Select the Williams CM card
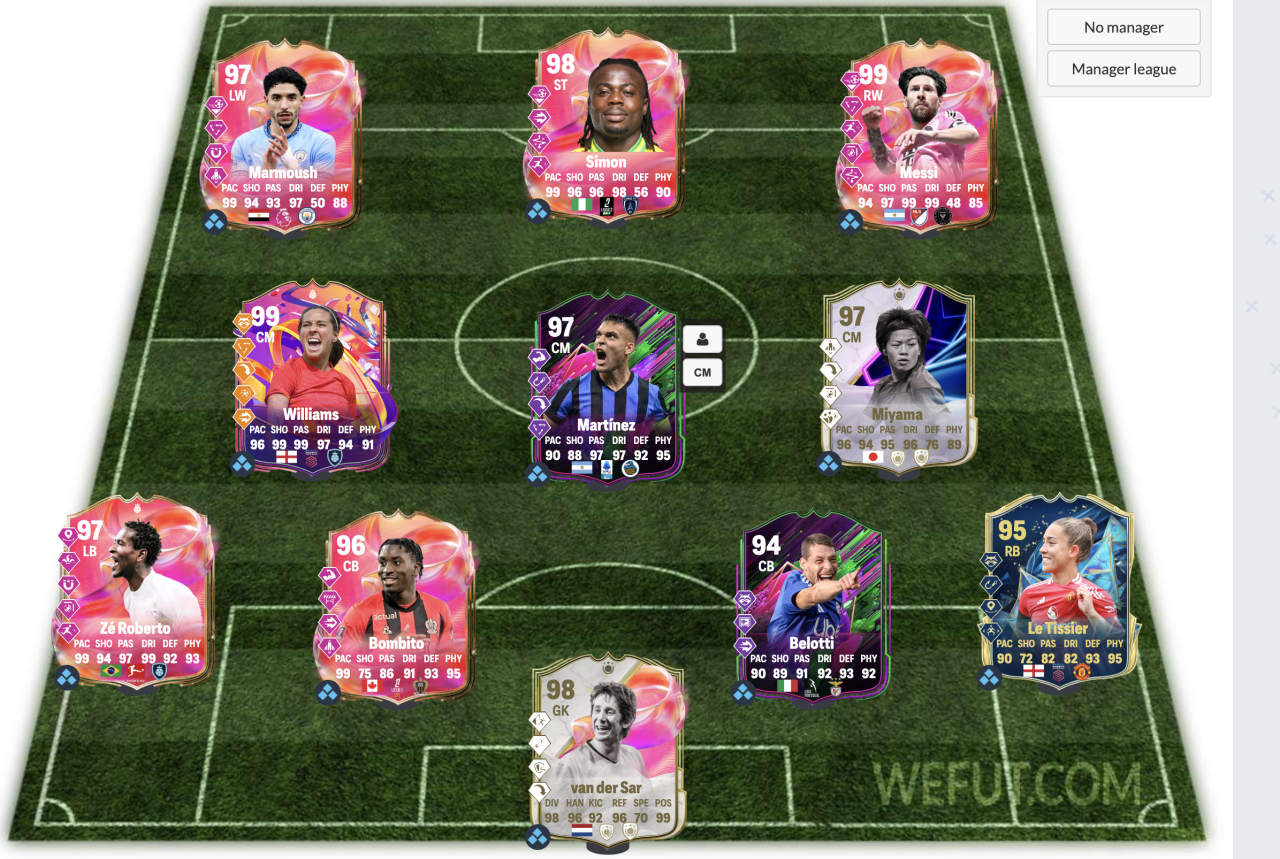Image resolution: width=1280 pixels, height=859 pixels. coord(311,377)
